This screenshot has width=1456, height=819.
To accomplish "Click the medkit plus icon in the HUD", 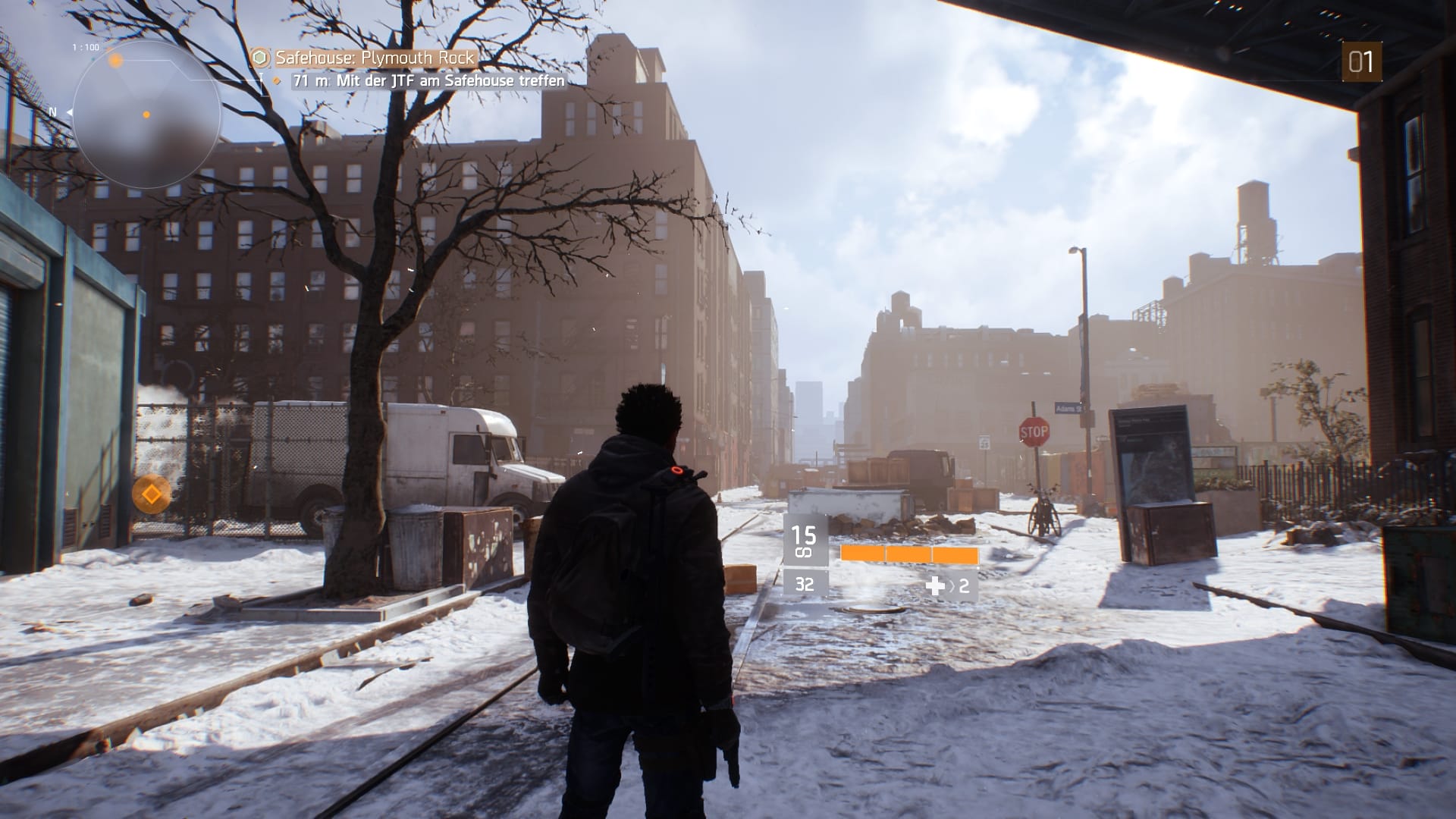I will [x=935, y=586].
